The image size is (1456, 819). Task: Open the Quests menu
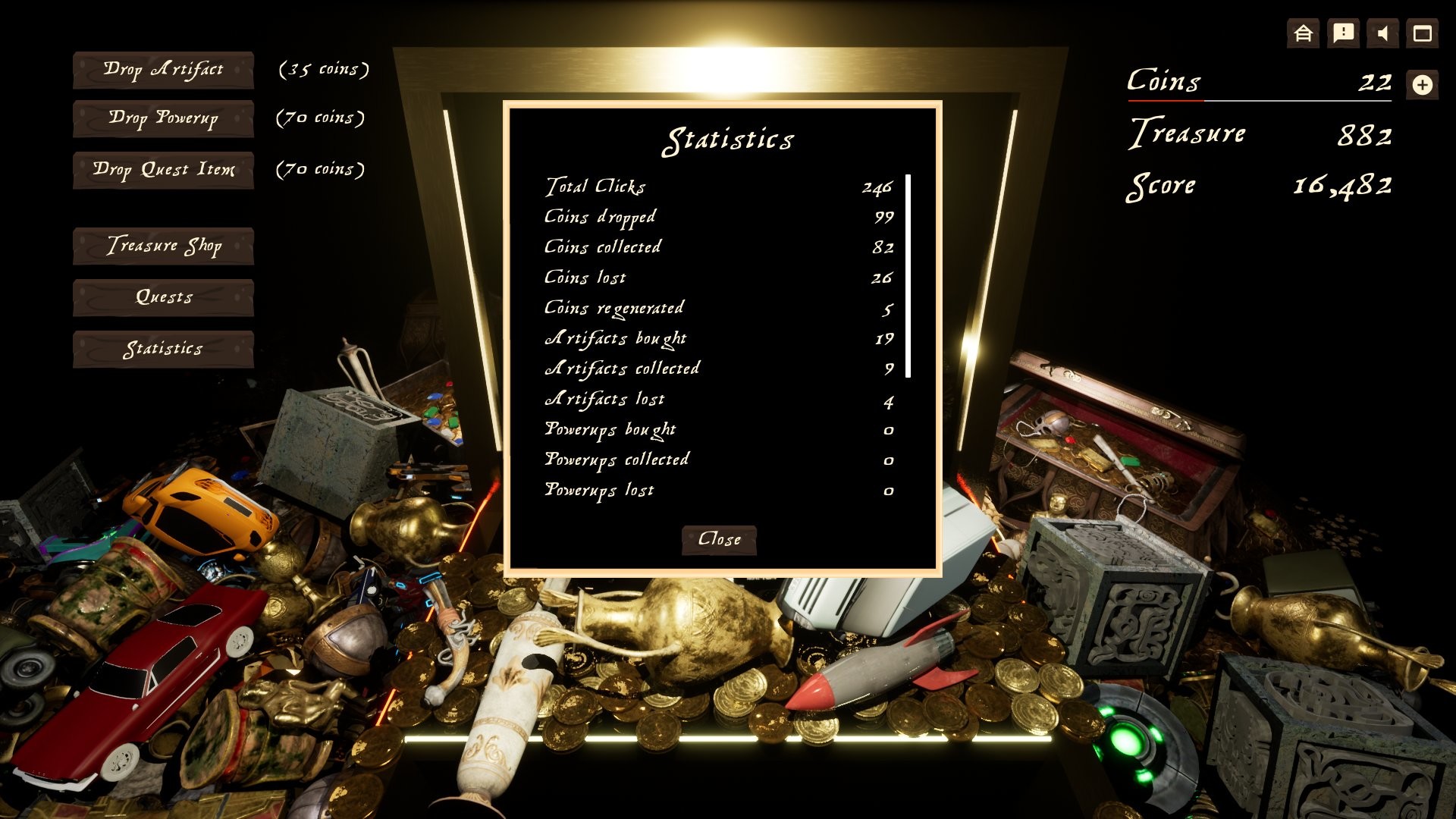pos(162,297)
